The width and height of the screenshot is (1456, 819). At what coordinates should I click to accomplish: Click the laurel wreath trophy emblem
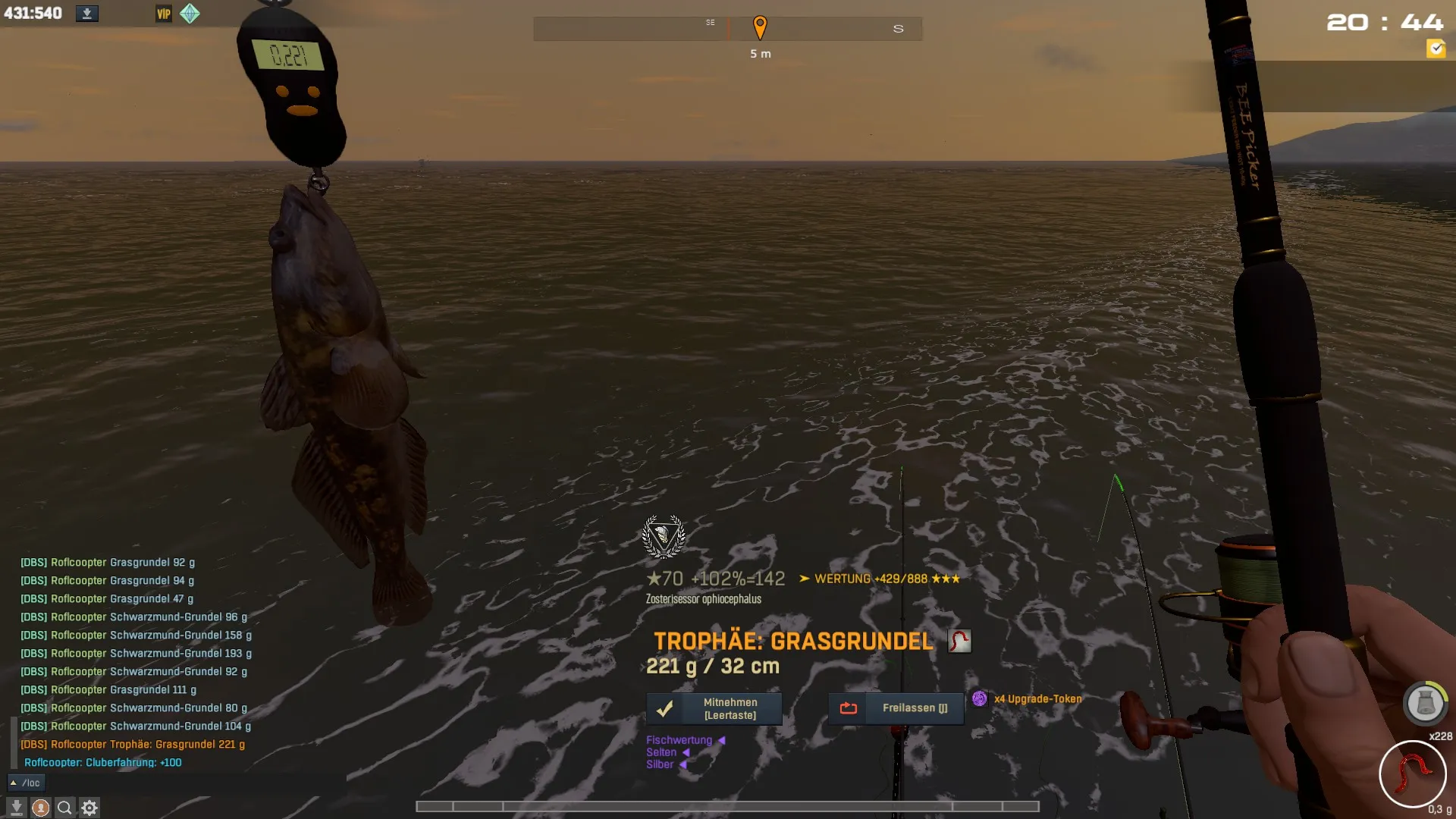click(x=664, y=536)
